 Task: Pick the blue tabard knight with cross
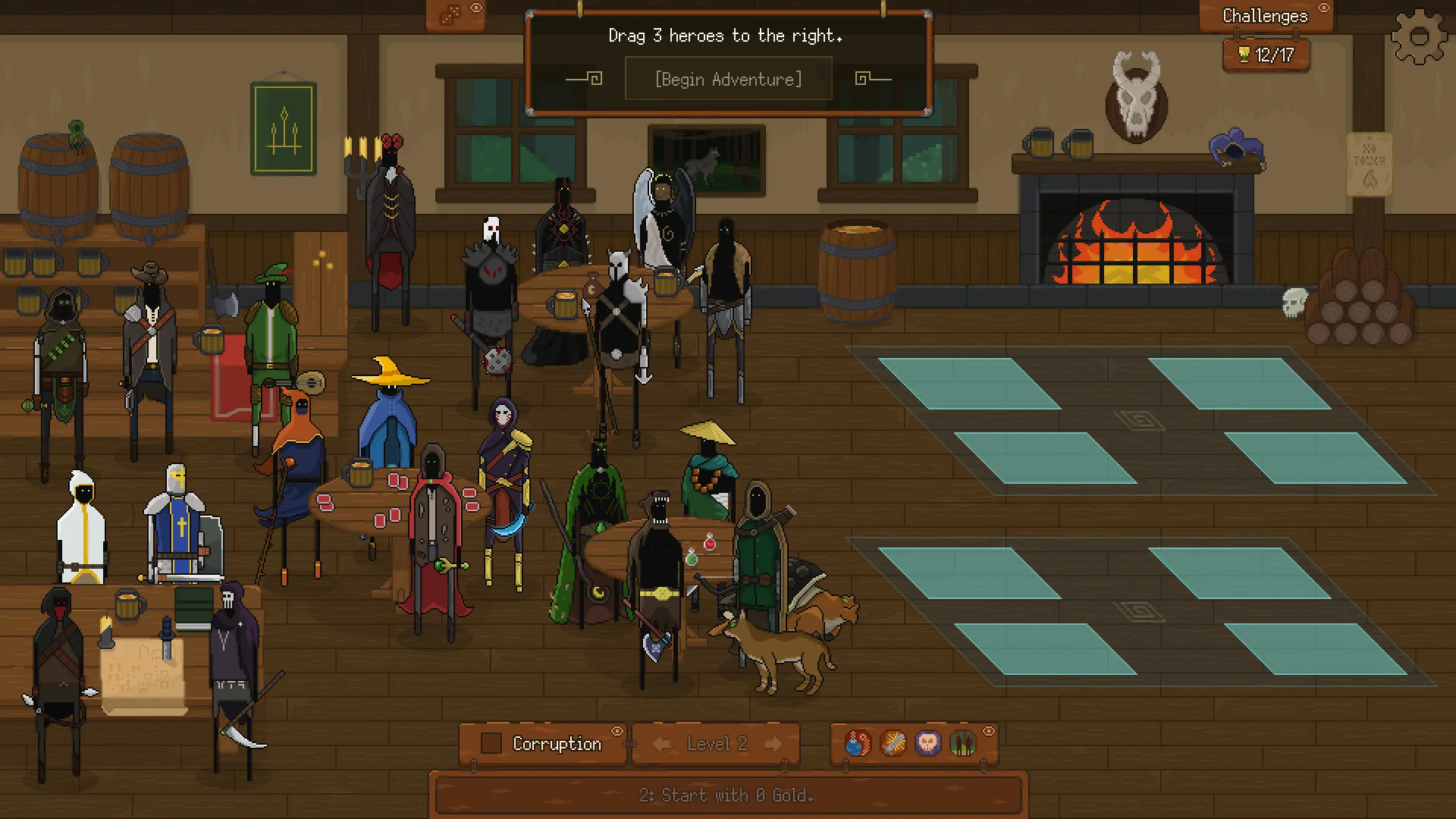coord(177,523)
